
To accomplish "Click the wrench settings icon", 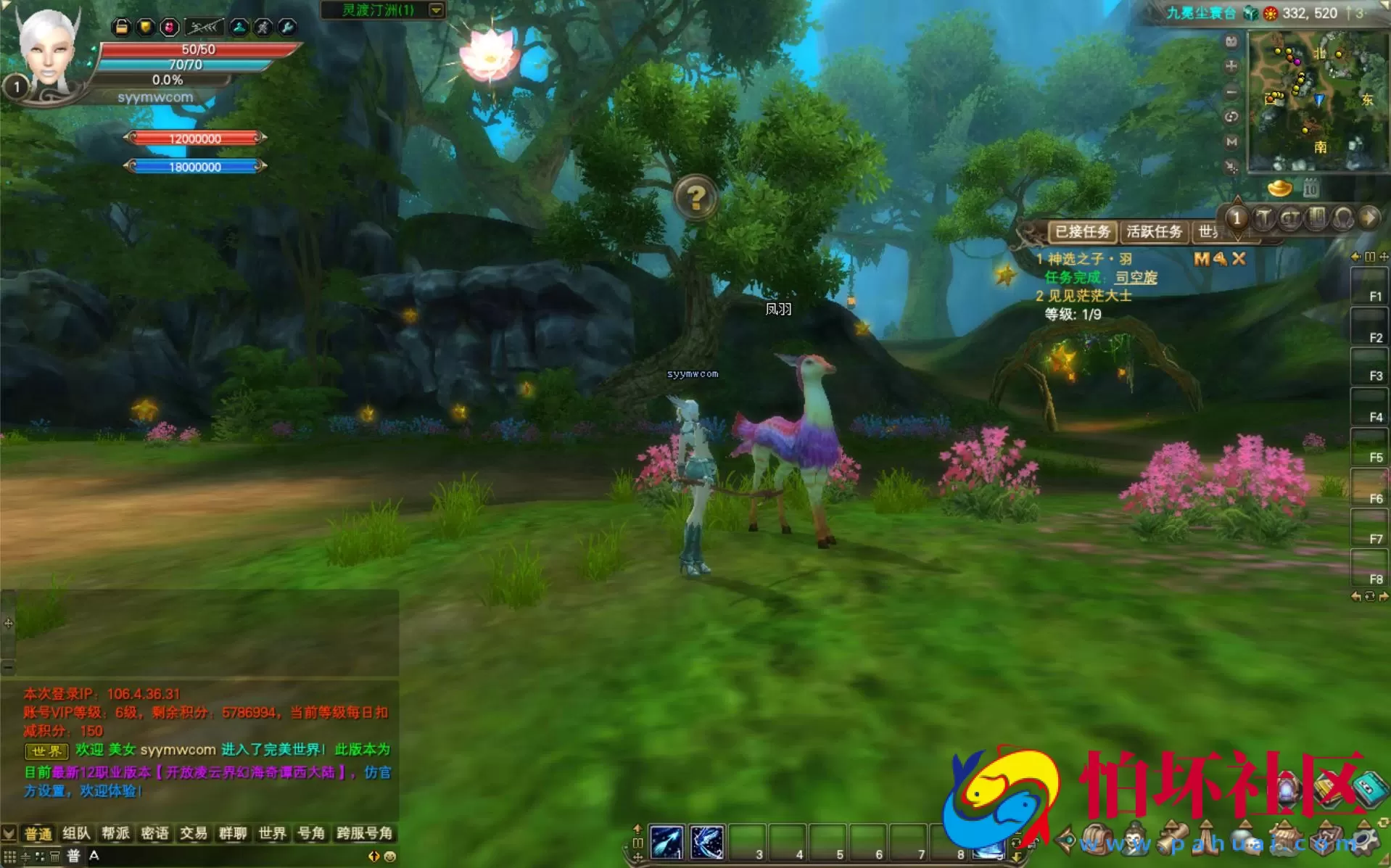I will (x=287, y=28).
